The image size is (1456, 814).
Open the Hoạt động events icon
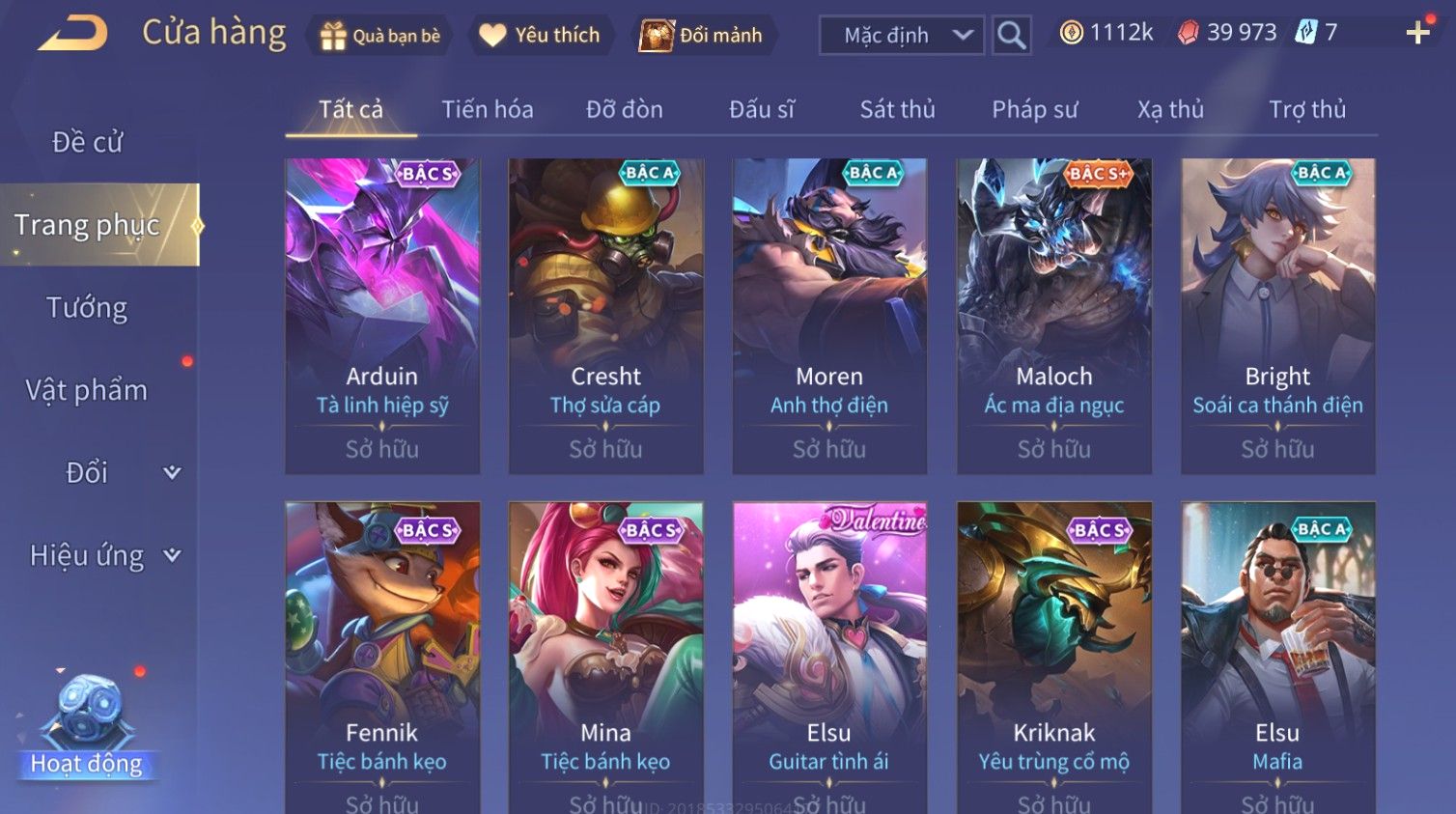tap(86, 725)
